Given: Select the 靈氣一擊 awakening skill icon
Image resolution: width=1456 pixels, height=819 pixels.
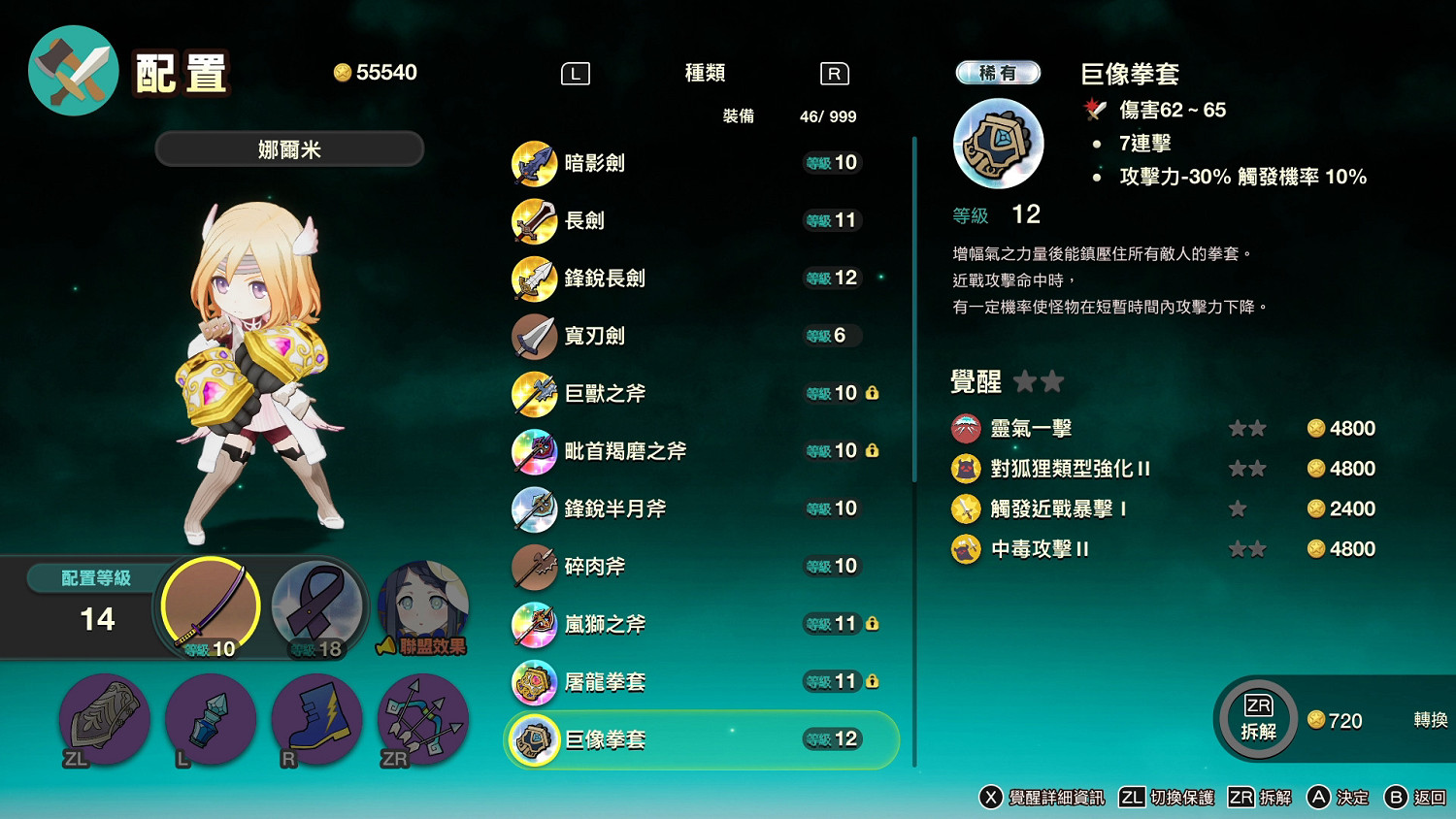Looking at the screenshot, I should 967,428.
